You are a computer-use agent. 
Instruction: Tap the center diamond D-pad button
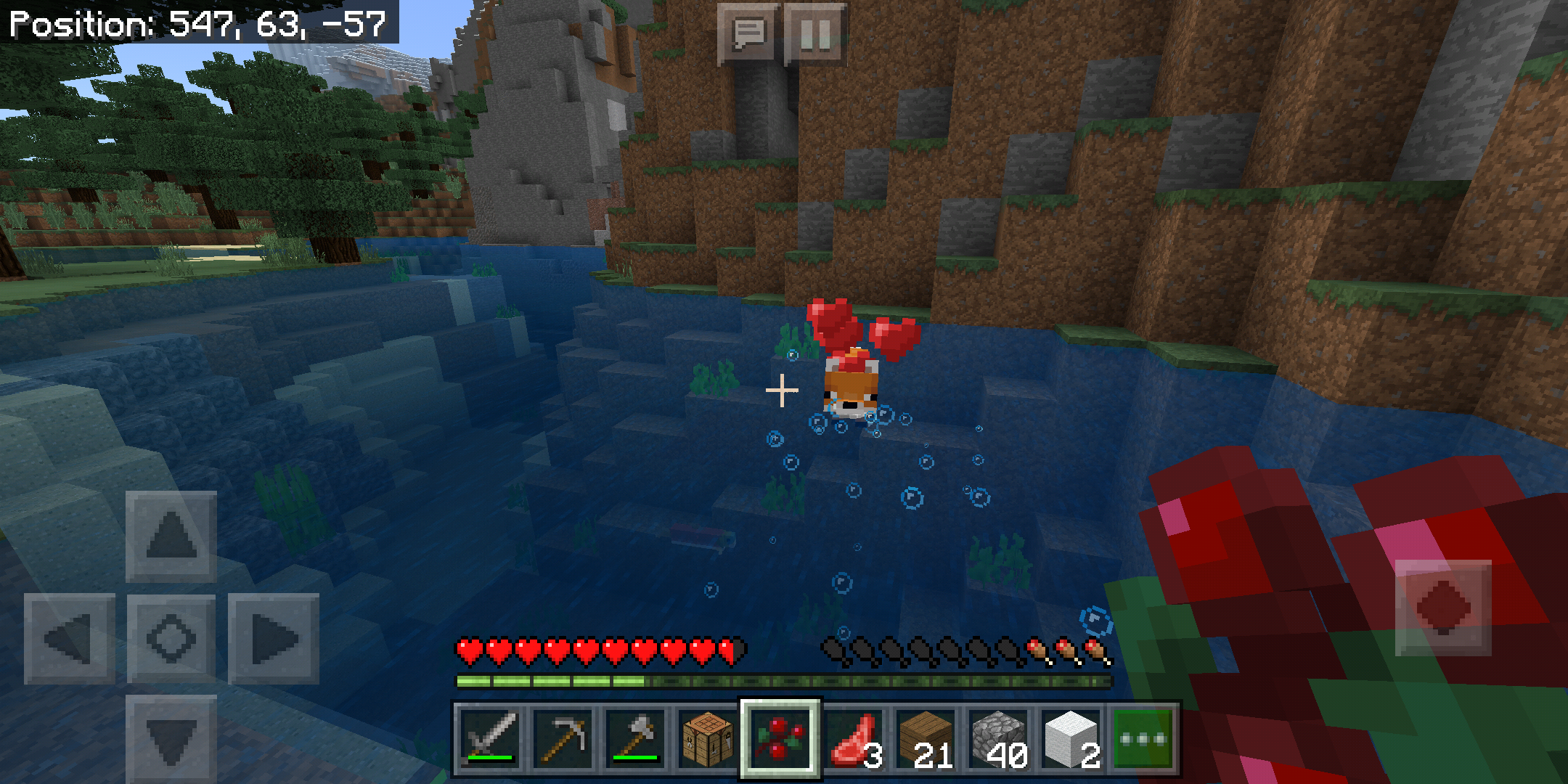[x=171, y=639]
